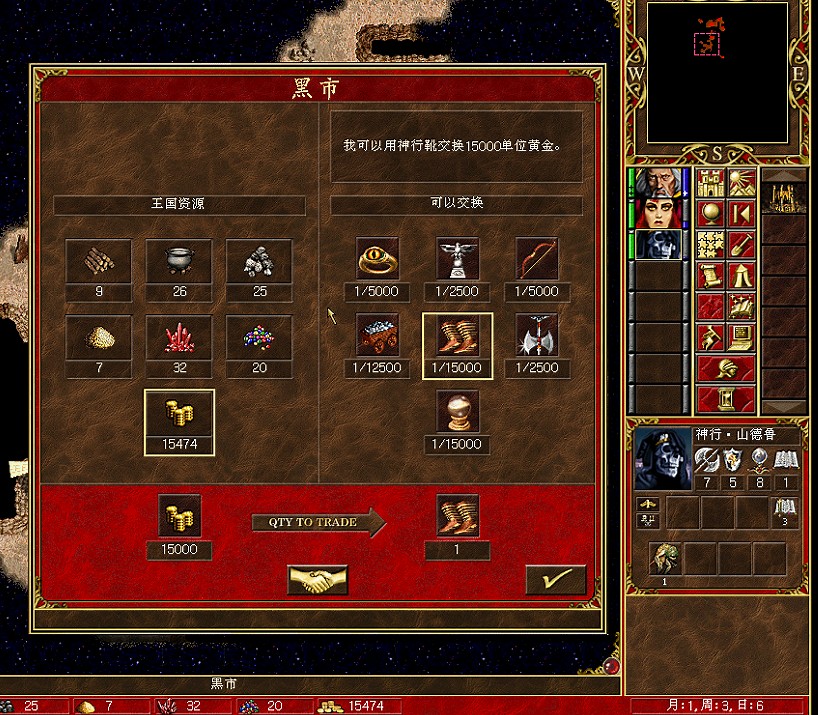This screenshot has width=818, height=715.
Task: Open the system options computer button
Action: click(x=741, y=337)
